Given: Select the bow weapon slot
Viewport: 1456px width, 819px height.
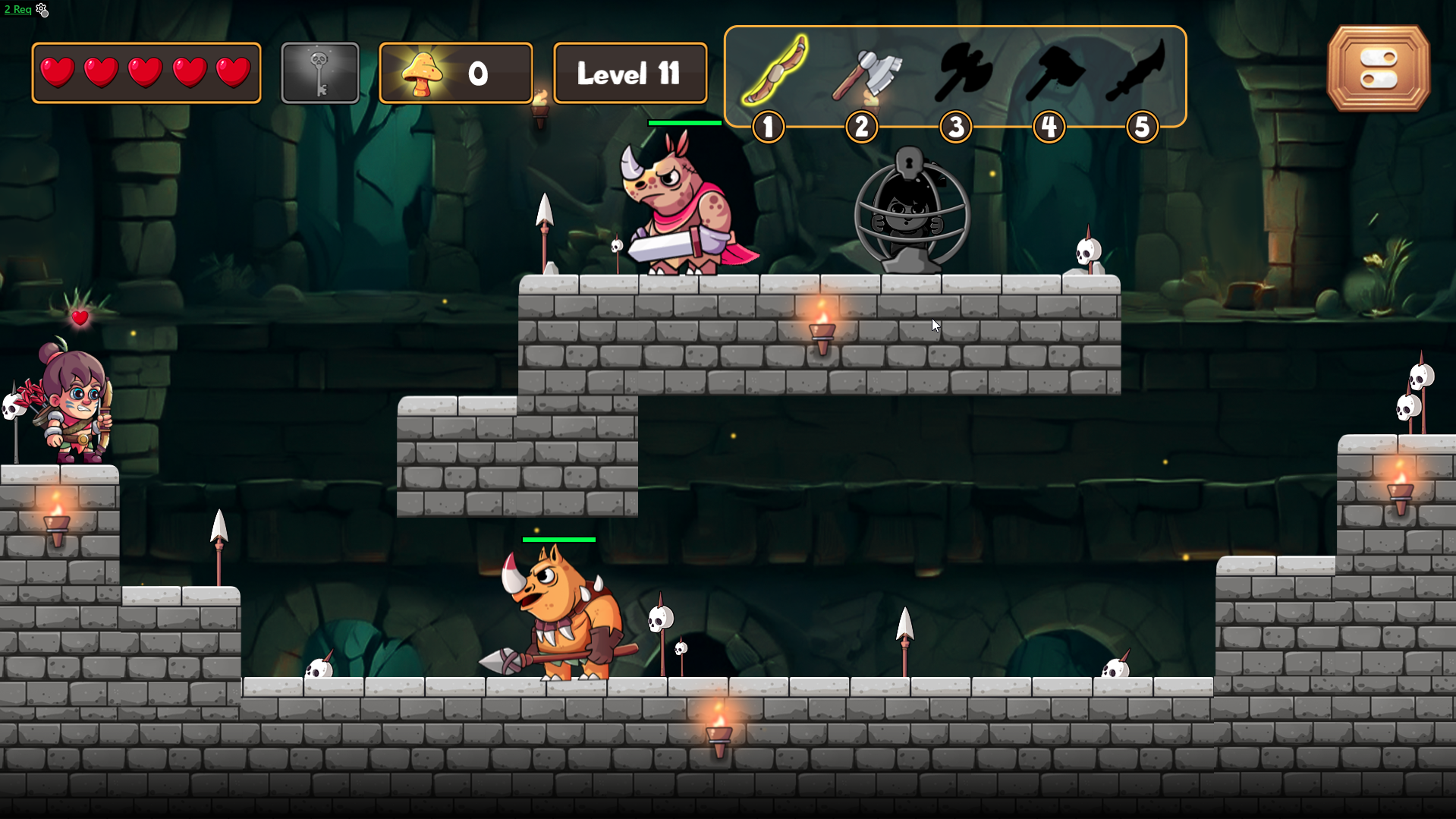Looking at the screenshot, I should click(774, 71).
